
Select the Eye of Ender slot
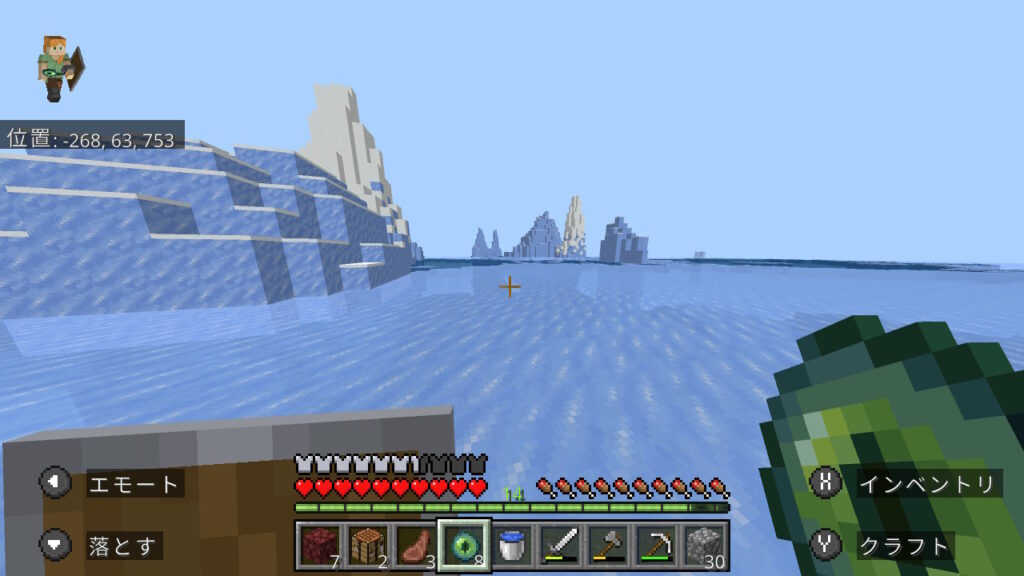(x=463, y=545)
